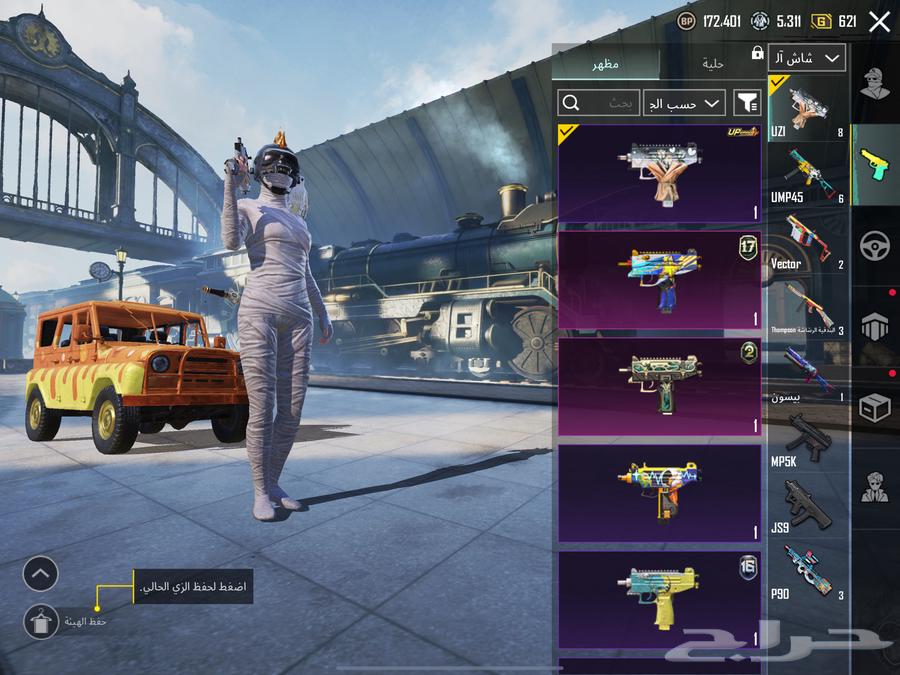Viewport: 900px width, 675px height.
Task: Select the UZI weapon entry
Action: coord(808,107)
